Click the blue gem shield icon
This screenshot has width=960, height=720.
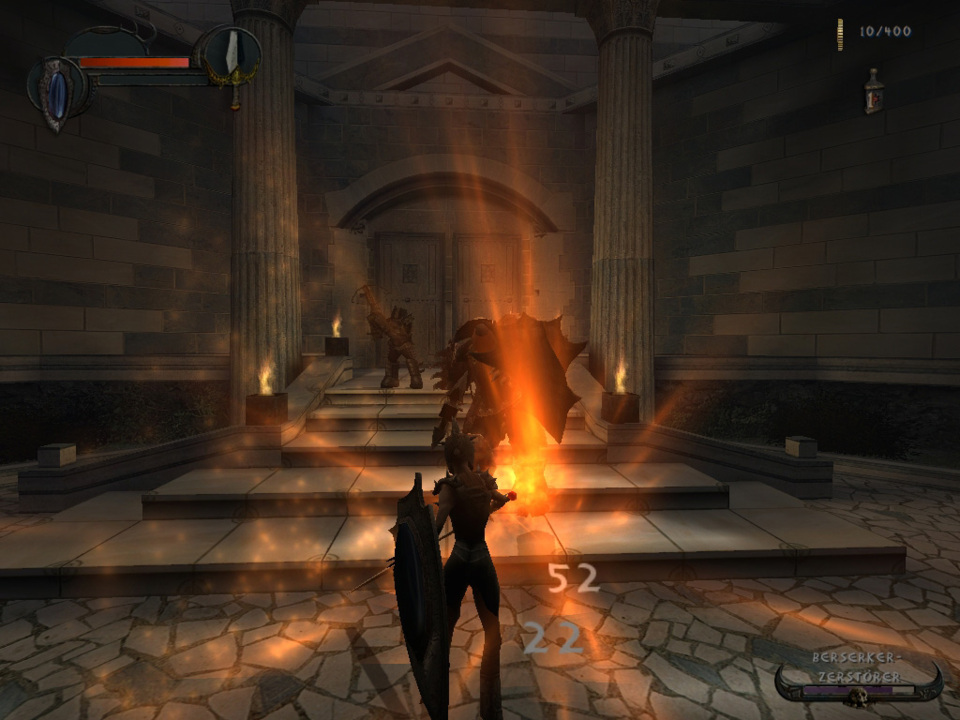58,90
